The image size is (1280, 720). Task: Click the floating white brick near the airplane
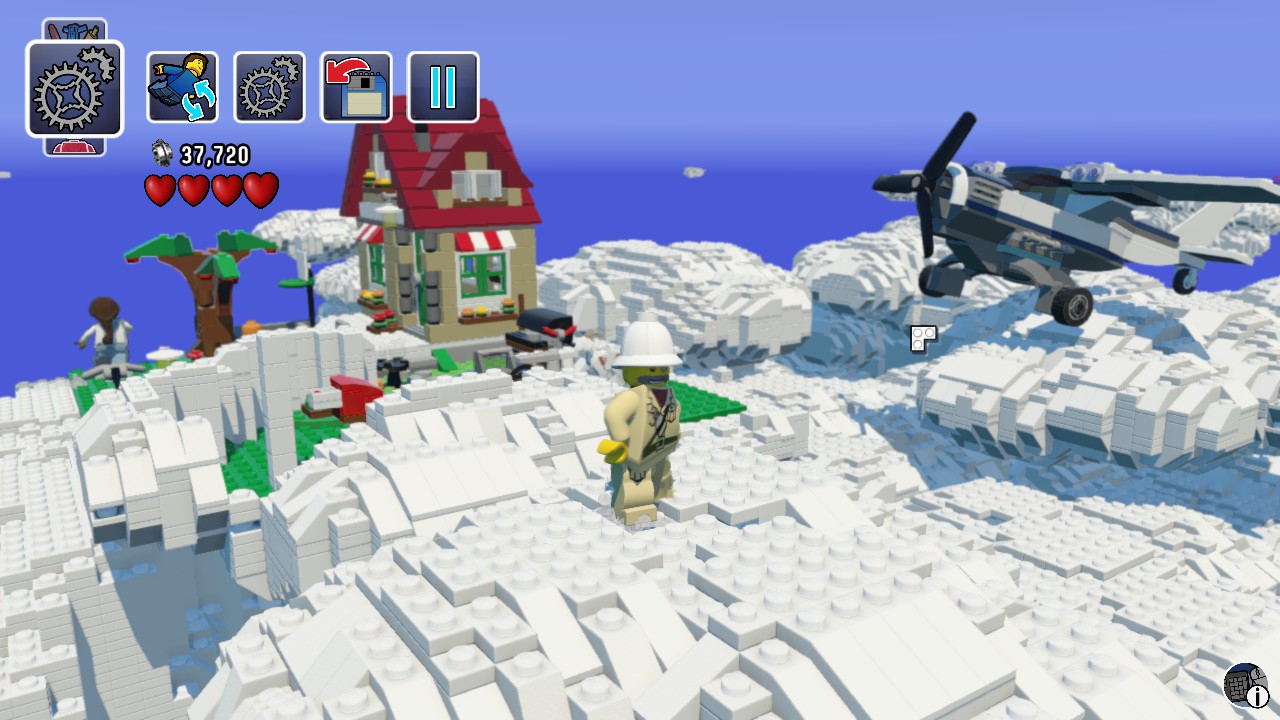[921, 340]
